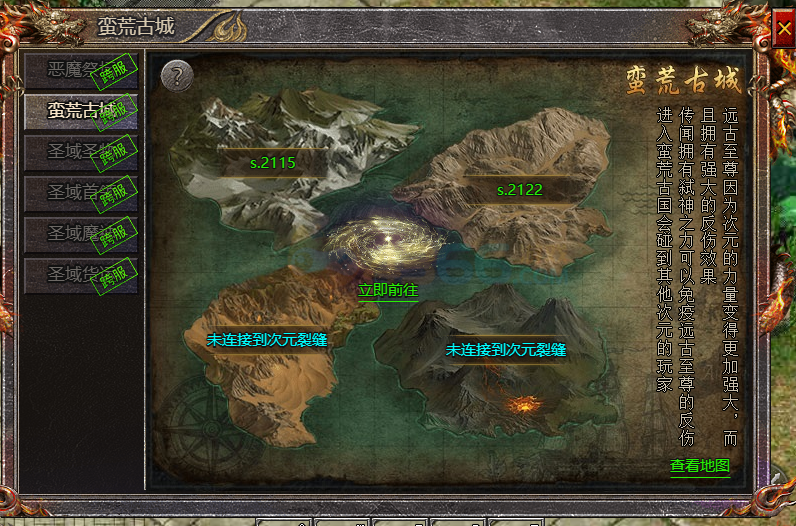The image size is (796, 526).
Task: Choose the s.2122 server region
Action: pyautogui.click(x=519, y=190)
